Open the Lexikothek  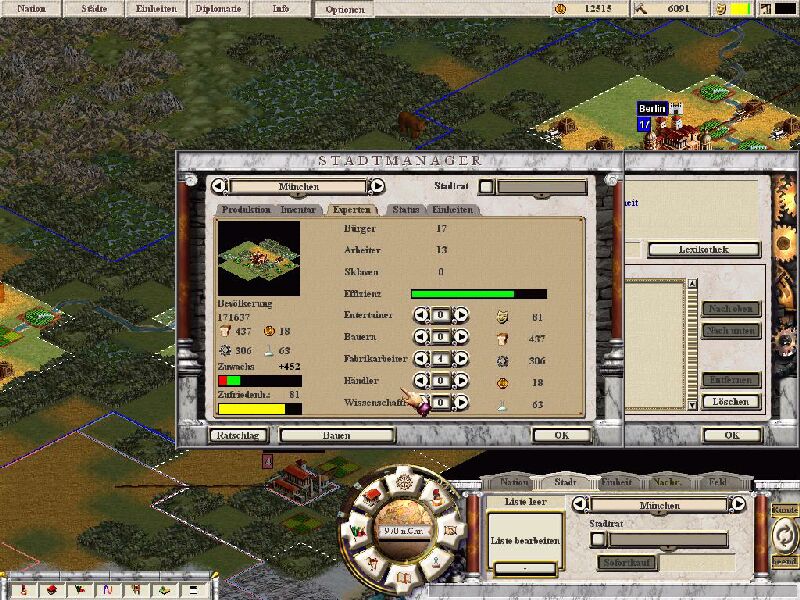click(703, 249)
